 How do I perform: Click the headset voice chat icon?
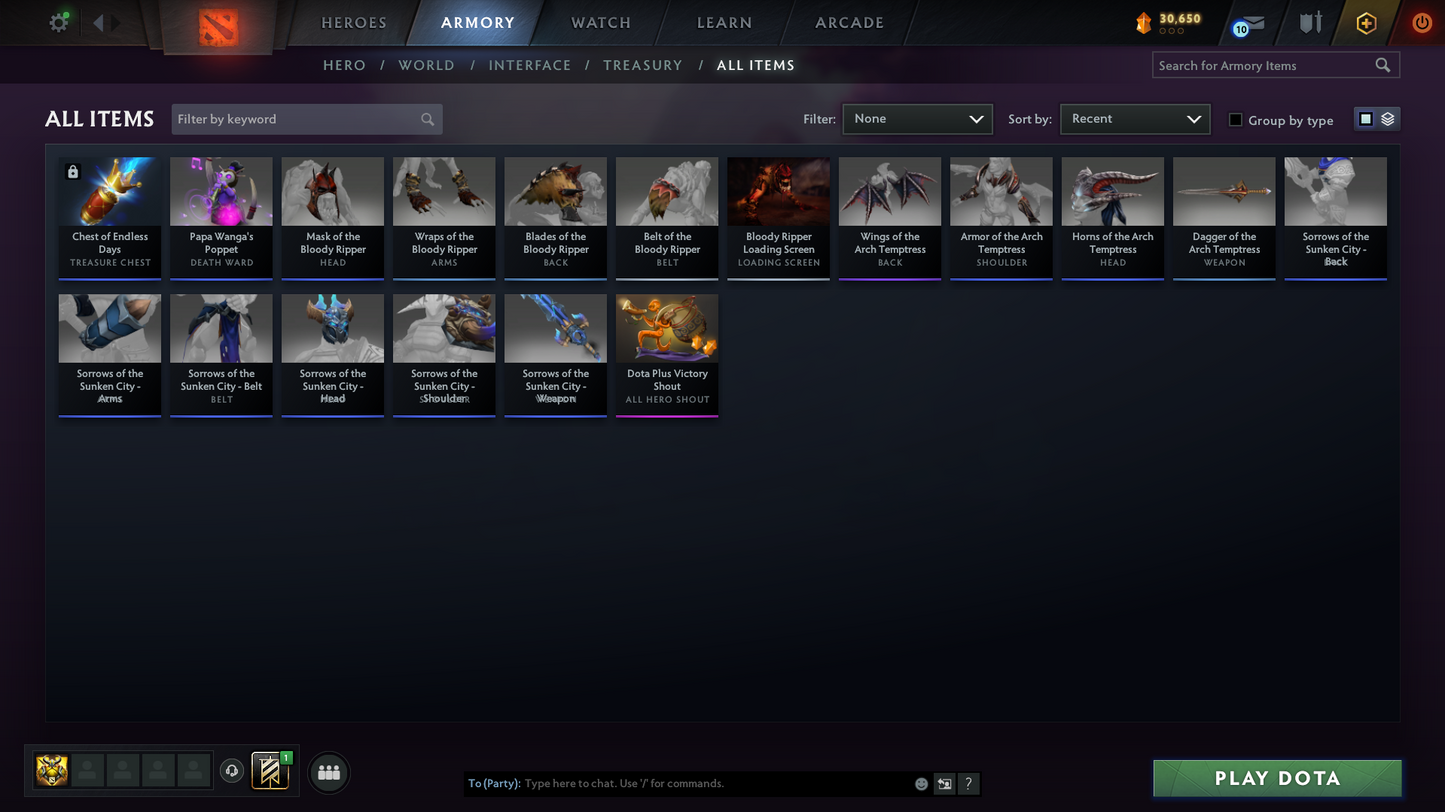point(231,770)
